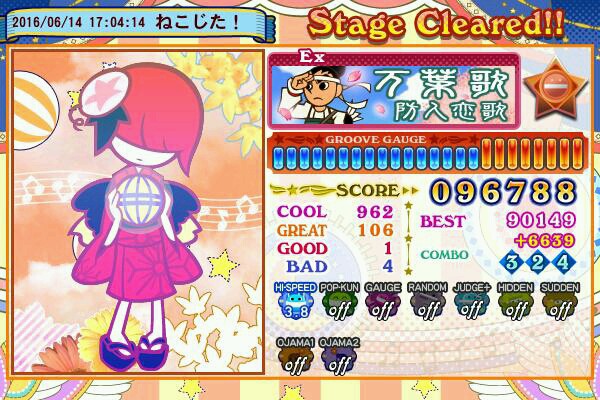Toggle the POP-KUN option

[x=339, y=303]
